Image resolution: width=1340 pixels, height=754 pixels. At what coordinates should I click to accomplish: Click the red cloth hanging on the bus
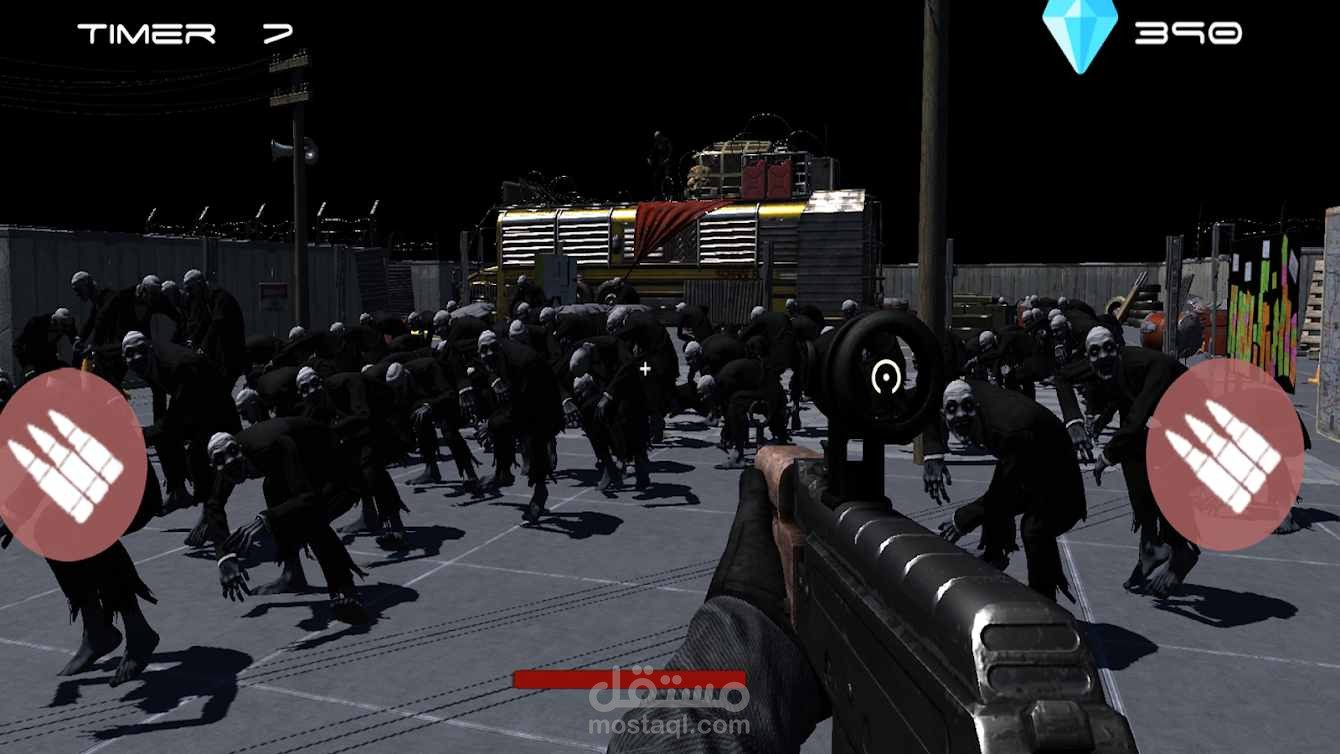pyautogui.click(x=665, y=225)
